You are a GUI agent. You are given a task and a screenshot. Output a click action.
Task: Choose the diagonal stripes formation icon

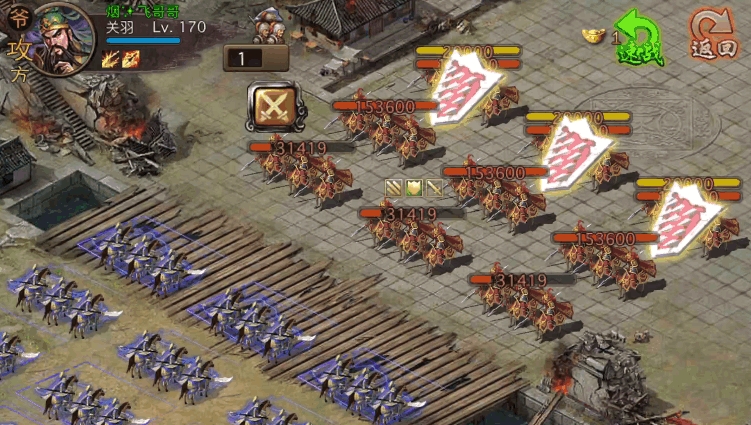[x=394, y=188]
